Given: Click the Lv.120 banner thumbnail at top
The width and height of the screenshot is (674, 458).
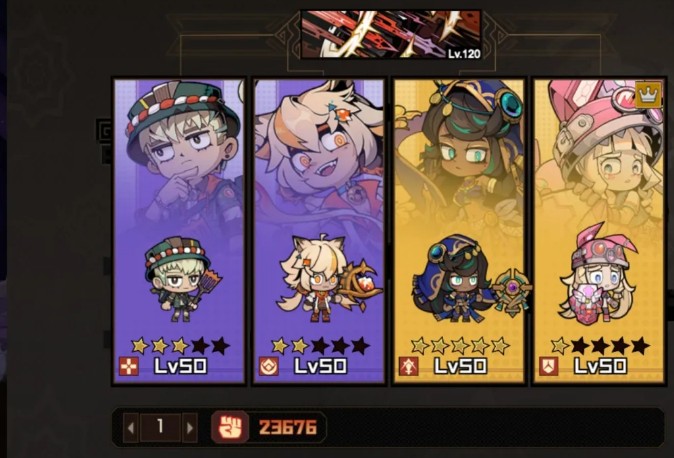Looking at the screenshot, I should tap(391, 35).
